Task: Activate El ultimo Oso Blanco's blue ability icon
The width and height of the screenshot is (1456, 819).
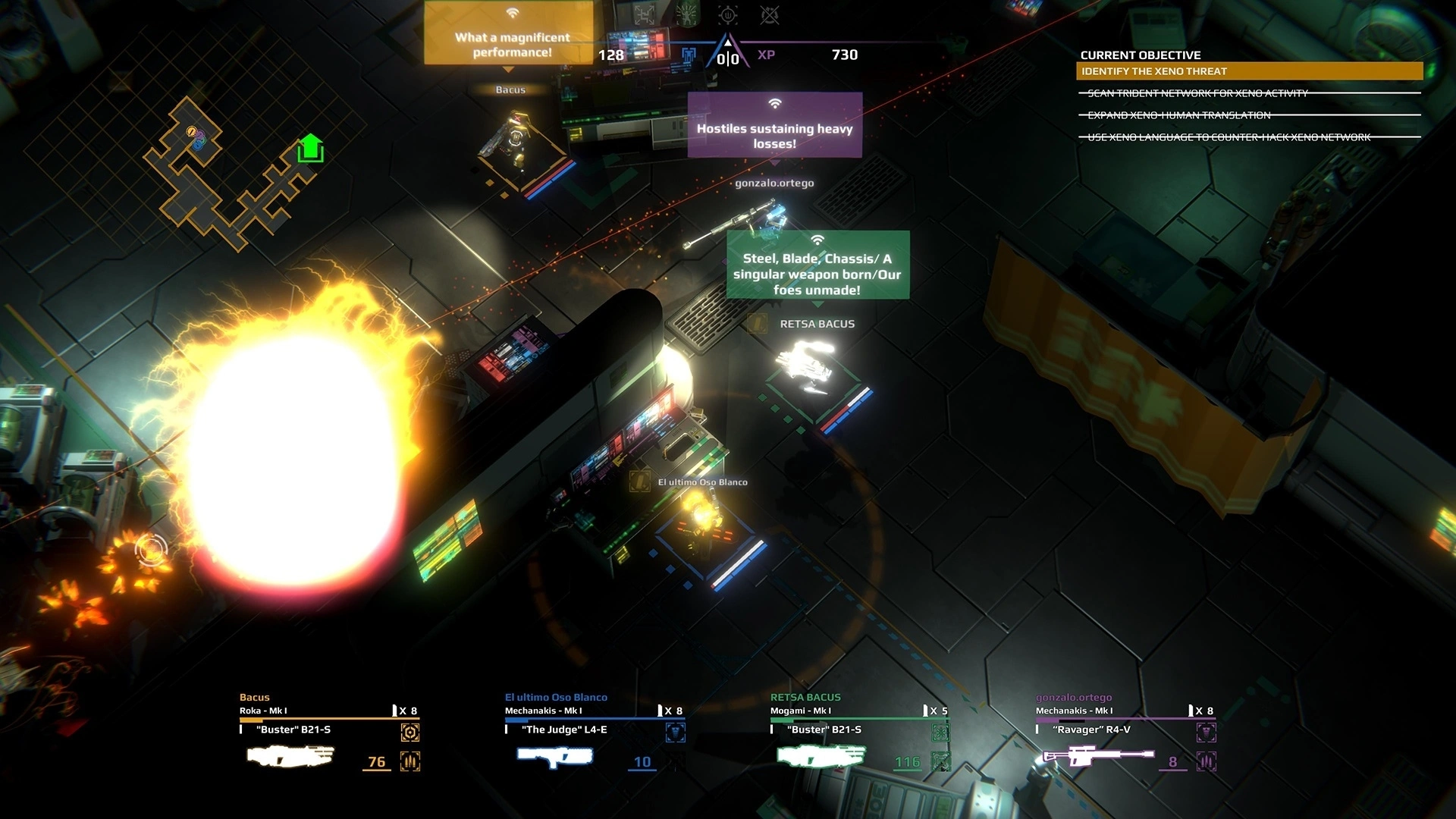Action: 675,732
